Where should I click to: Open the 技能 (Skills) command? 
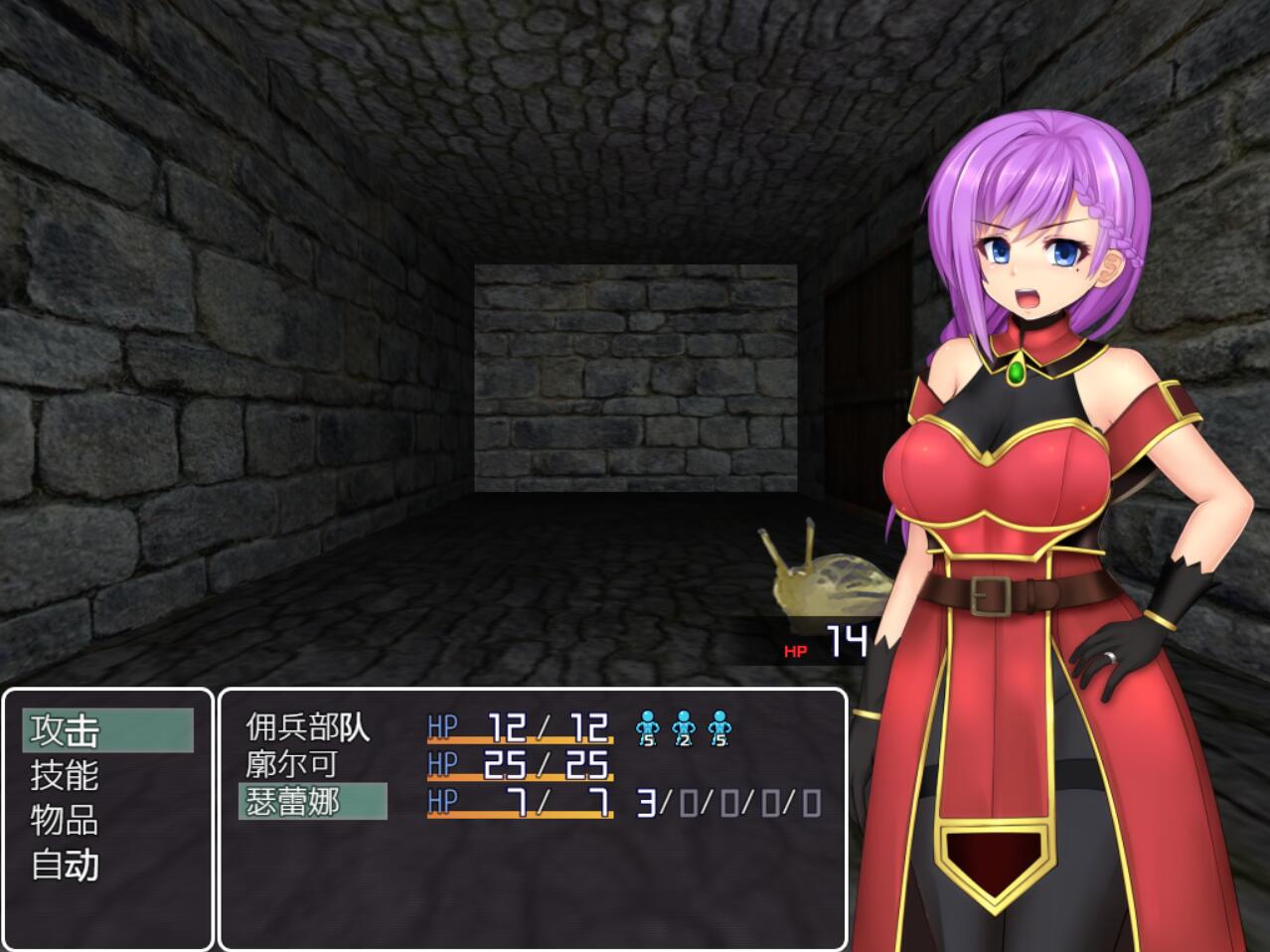coord(66,775)
